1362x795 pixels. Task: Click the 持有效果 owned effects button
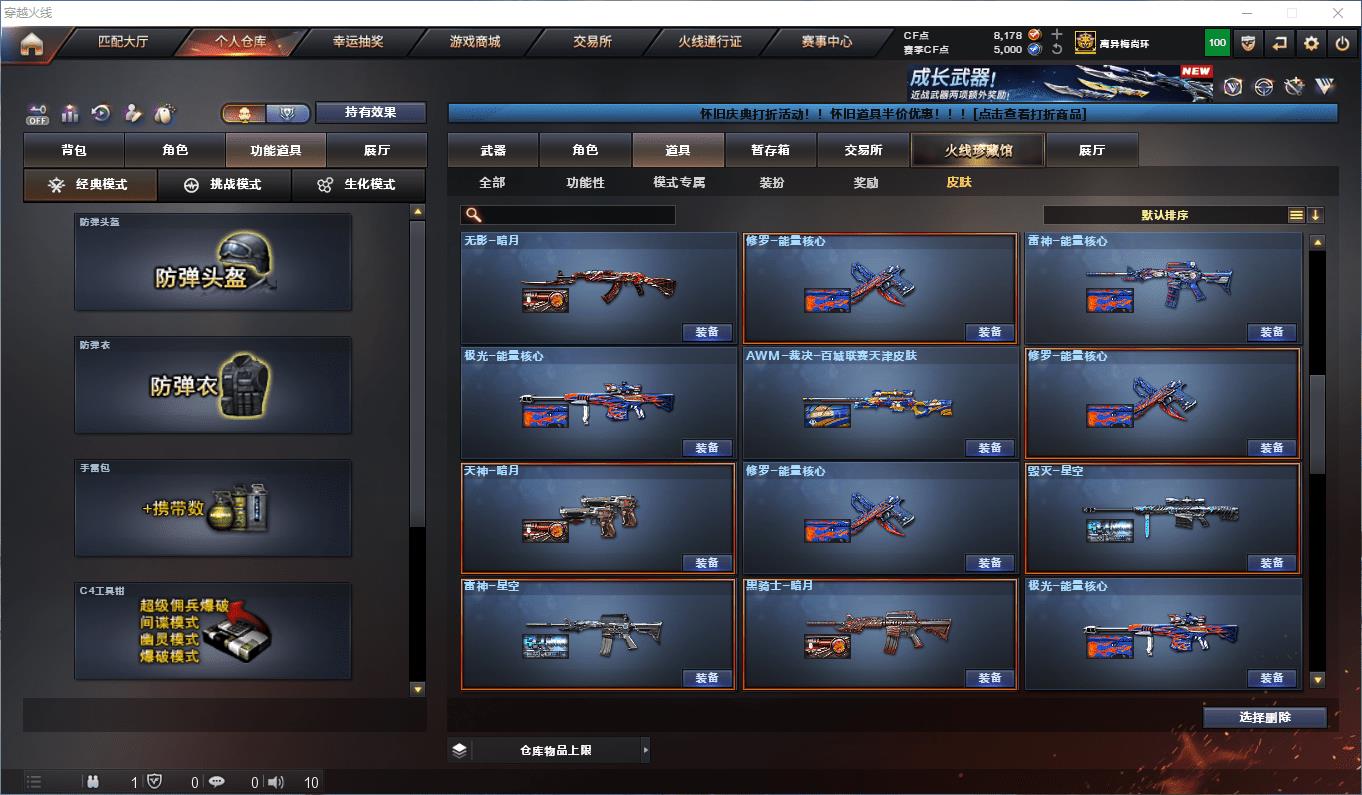371,112
